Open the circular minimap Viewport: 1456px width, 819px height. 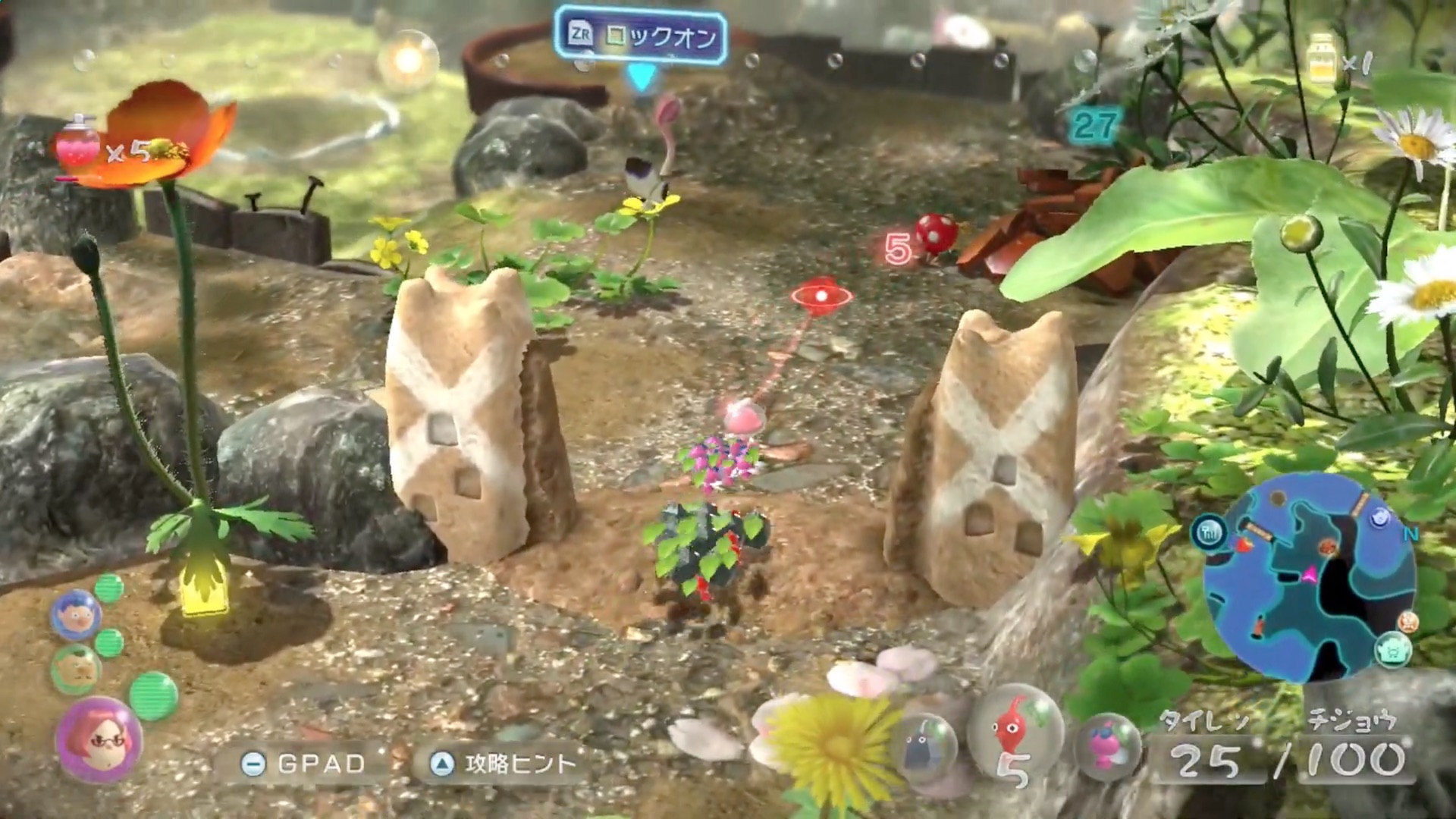[1310, 576]
